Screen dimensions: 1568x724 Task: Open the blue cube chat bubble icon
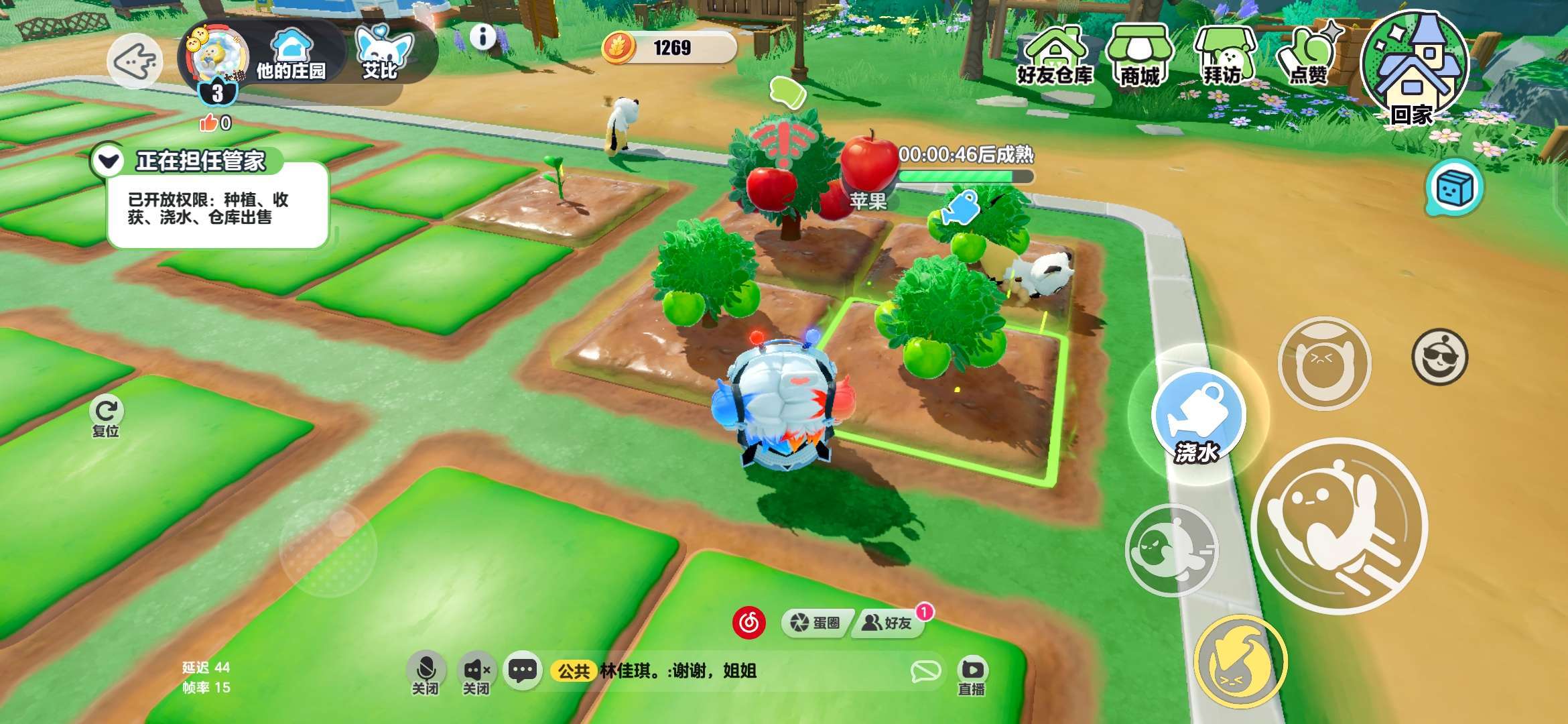coord(1454,188)
